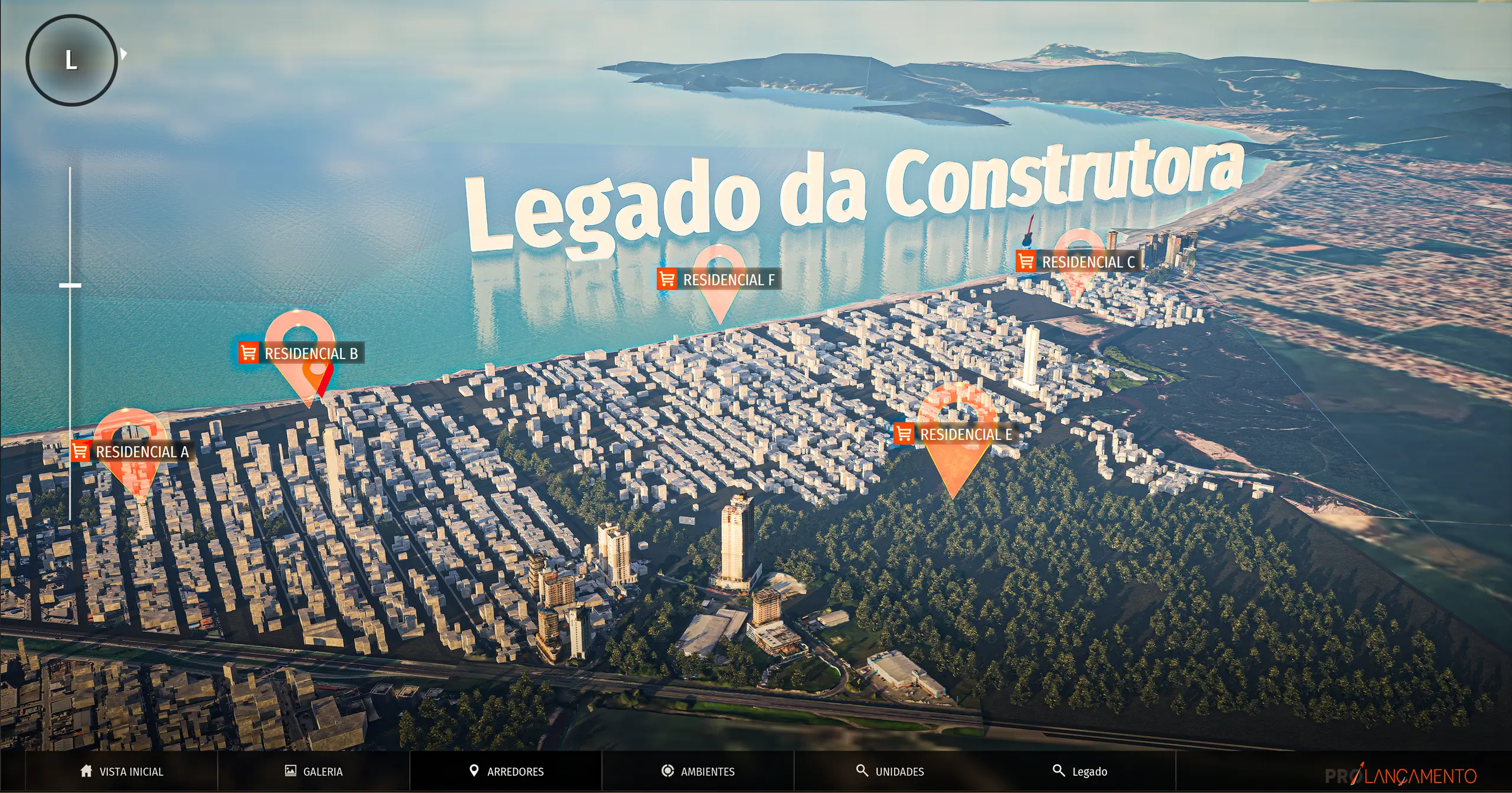
Task: Click the cart icon next to RESIDENCIAL C
Action: (1026, 260)
